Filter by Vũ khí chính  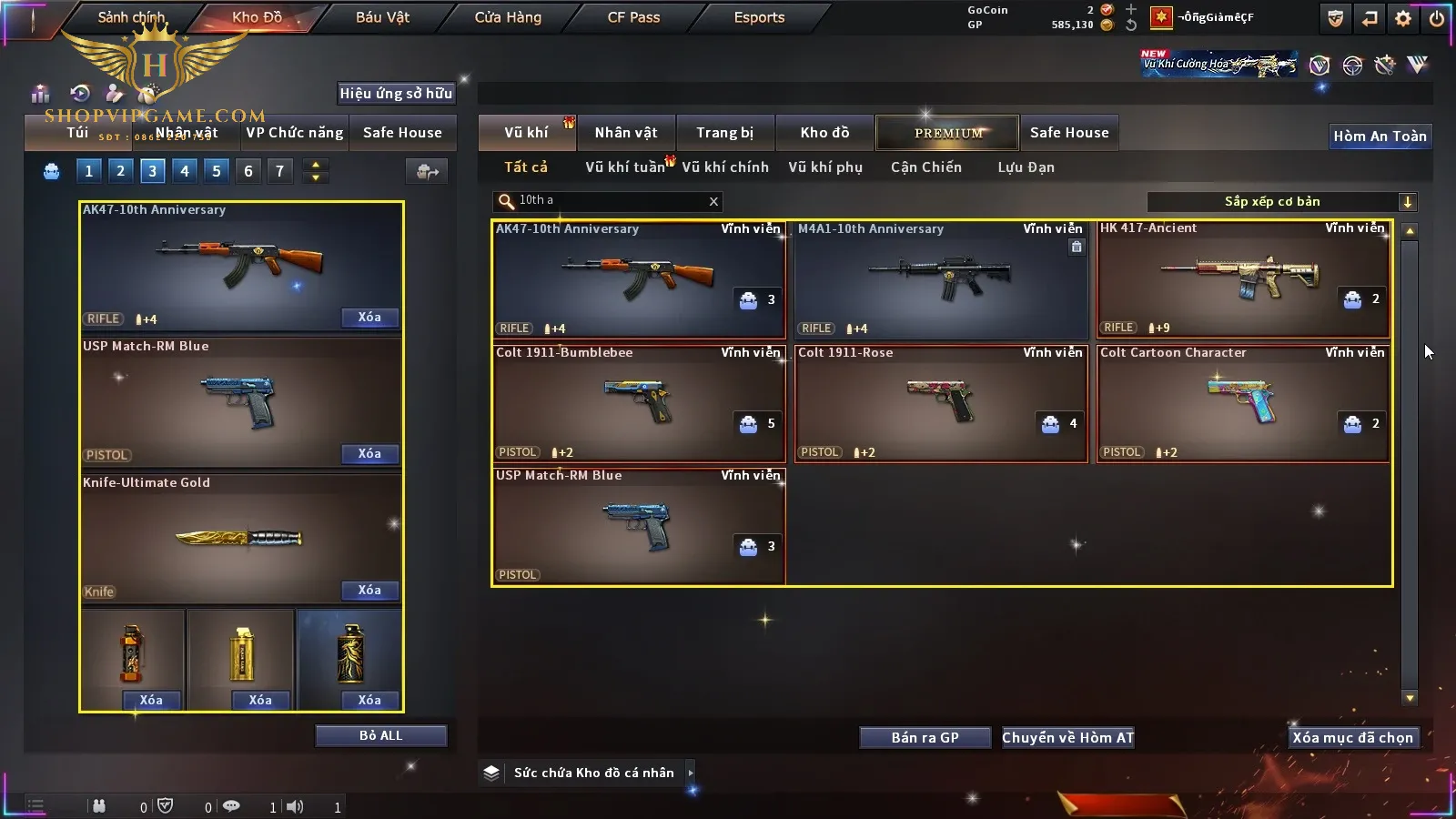coord(724,167)
